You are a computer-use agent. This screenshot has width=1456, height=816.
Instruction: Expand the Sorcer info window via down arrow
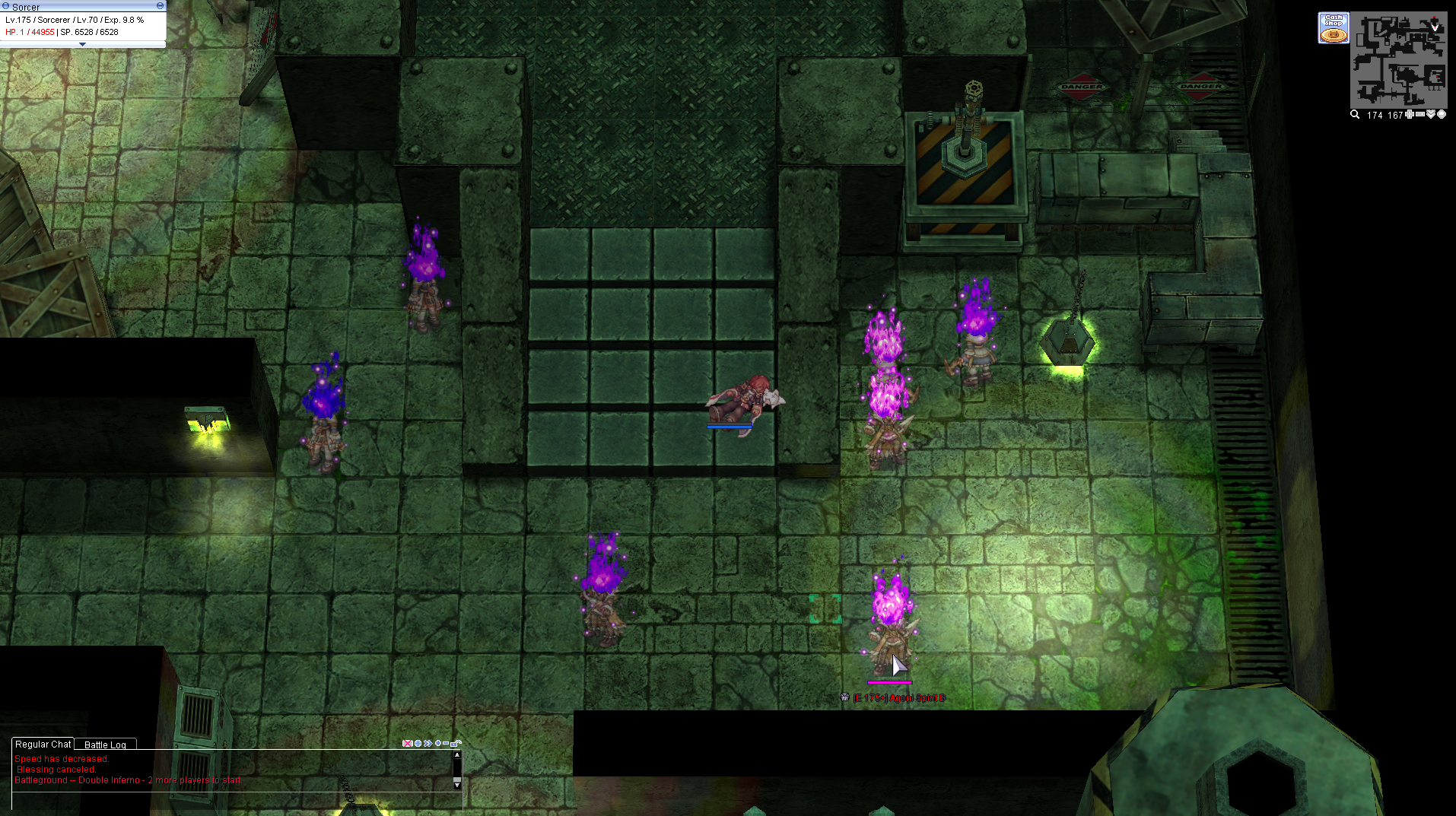click(x=82, y=43)
